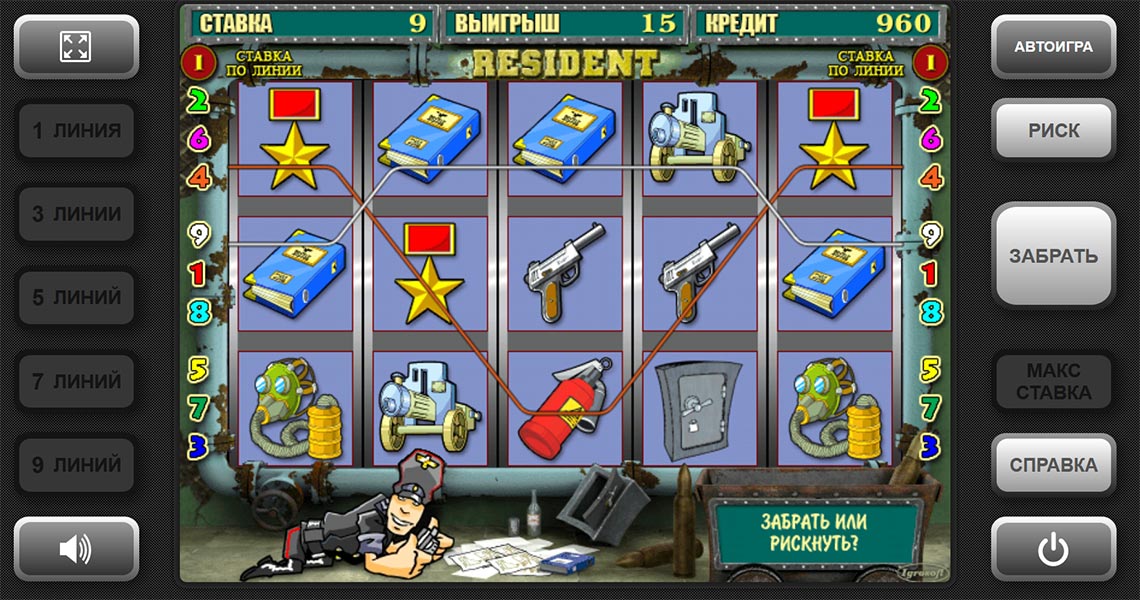Select the 5 ЛИНИЙ button
Screen dimensions: 1140x600
(76, 297)
